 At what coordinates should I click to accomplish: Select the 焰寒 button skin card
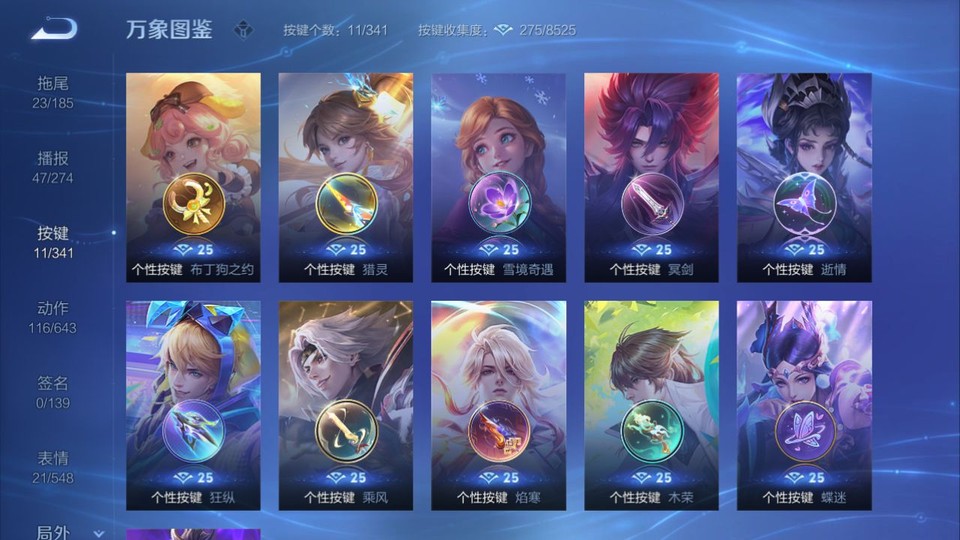498,405
